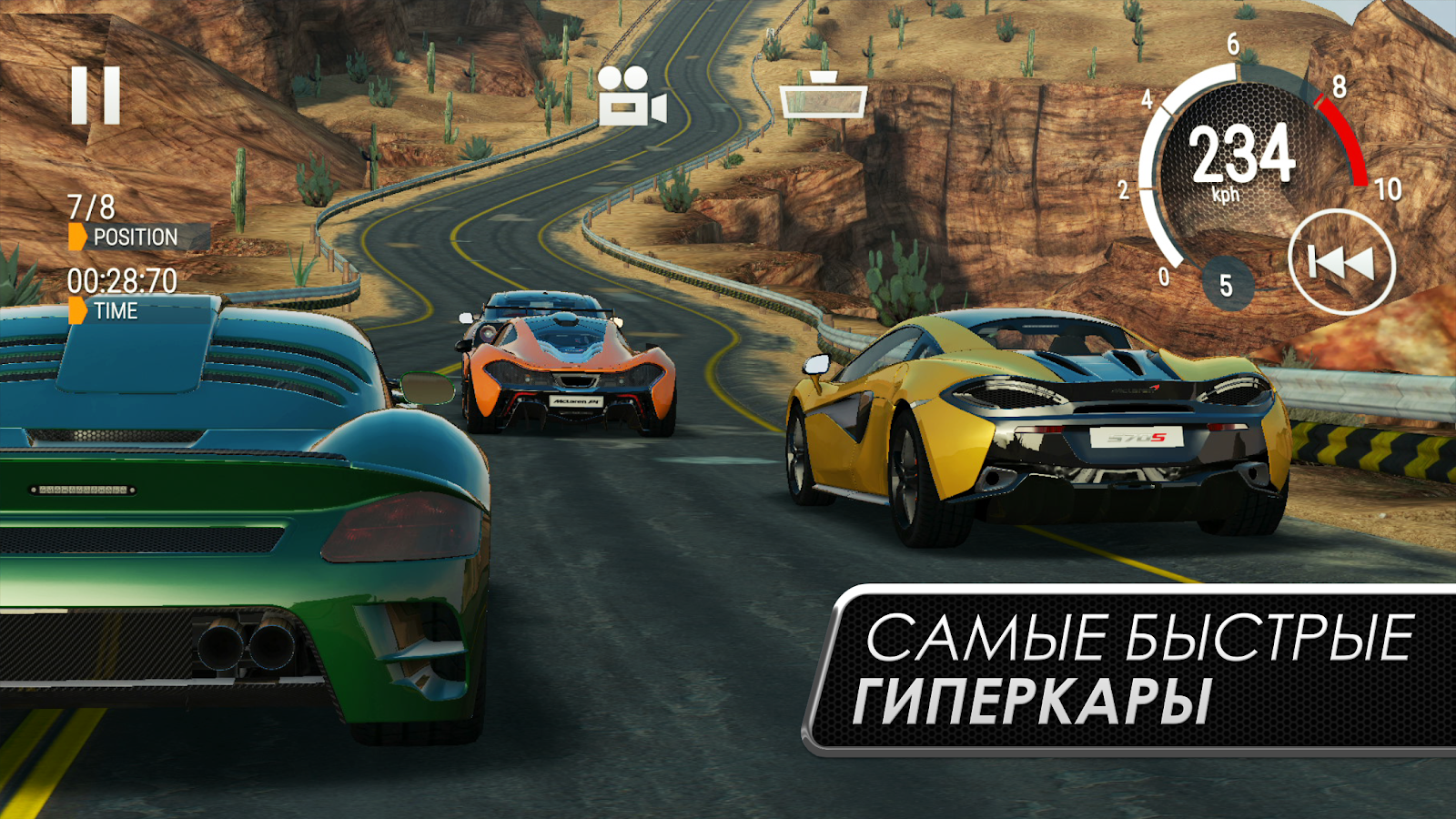Toggle the rear-view mirror
This screenshot has width=1456, height=819.
pyautogui.click(x=823, y=96)
